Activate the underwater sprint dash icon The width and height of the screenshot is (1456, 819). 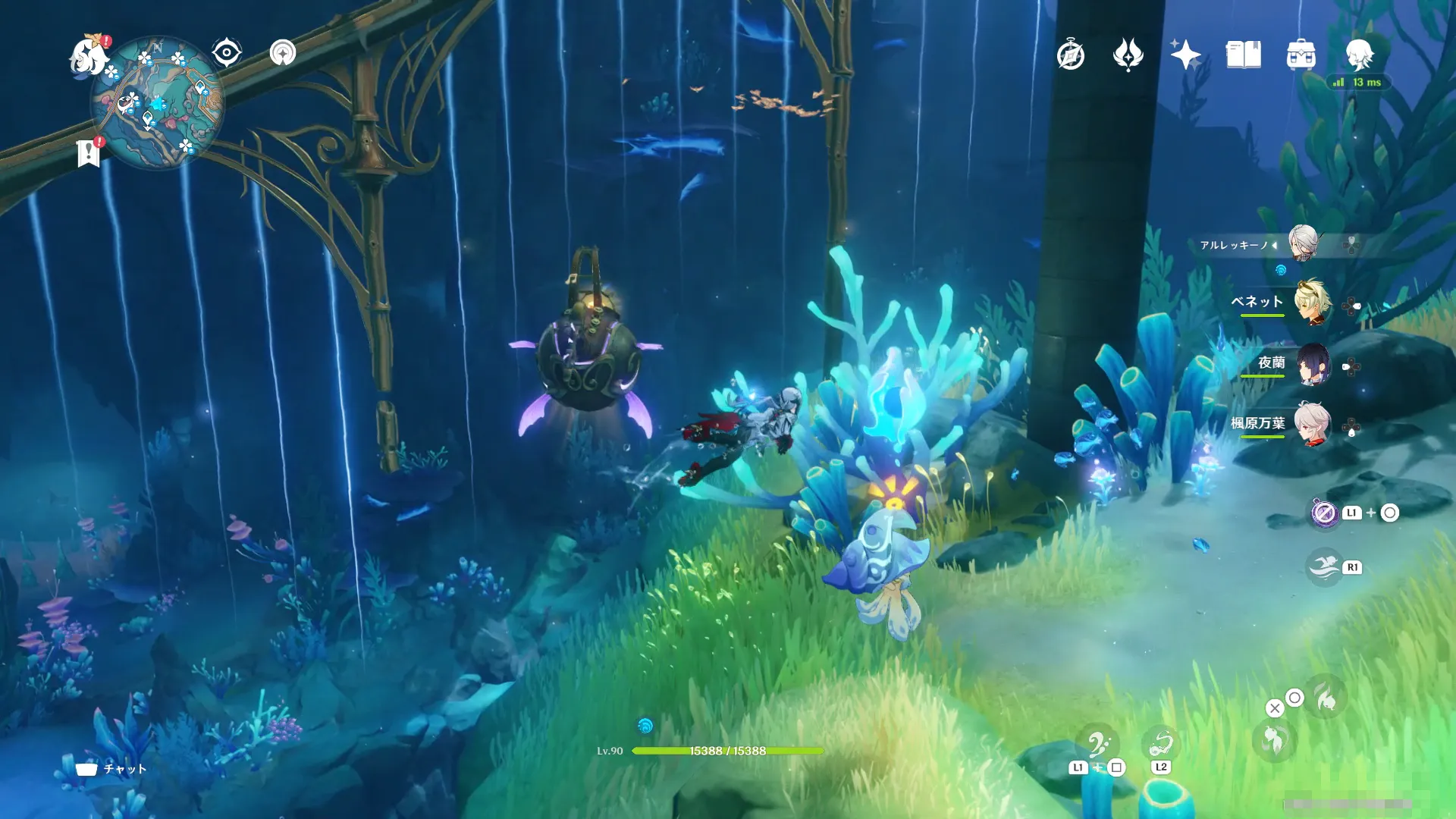(1324, 566)
